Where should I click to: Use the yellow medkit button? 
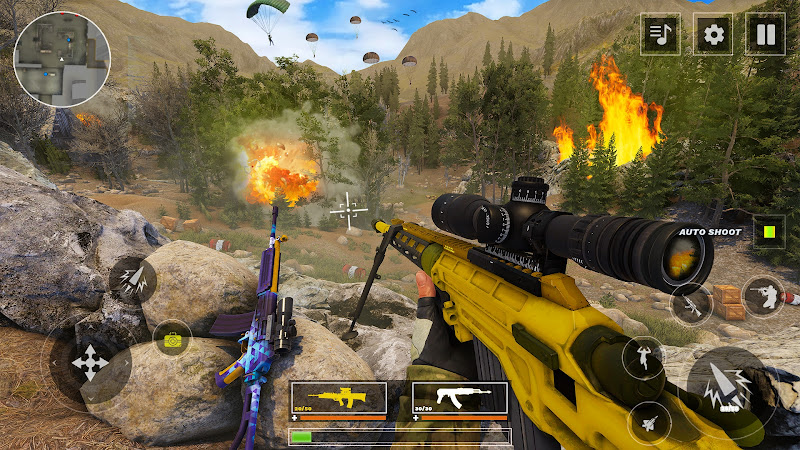pos(172,340)
